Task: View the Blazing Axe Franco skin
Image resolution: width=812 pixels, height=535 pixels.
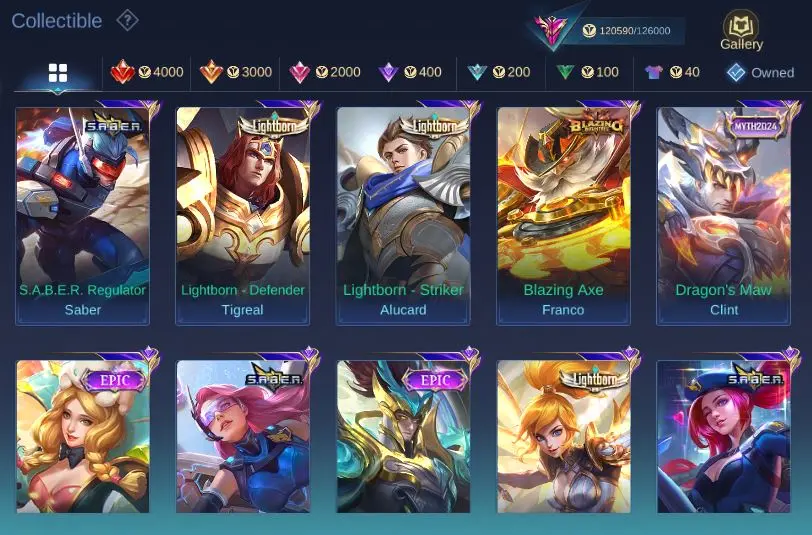Action: (563, 215)
